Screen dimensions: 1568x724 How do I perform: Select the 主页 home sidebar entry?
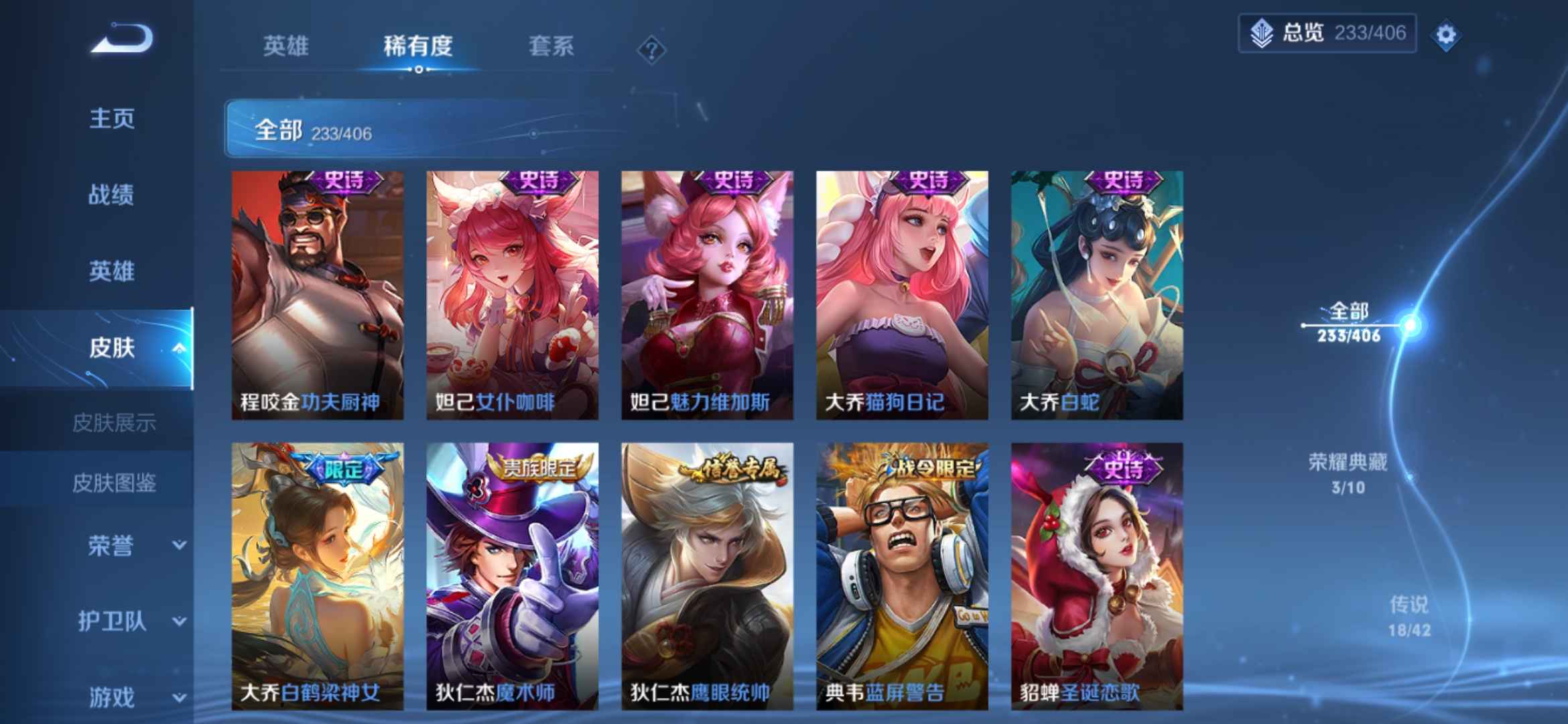point(111,119)
